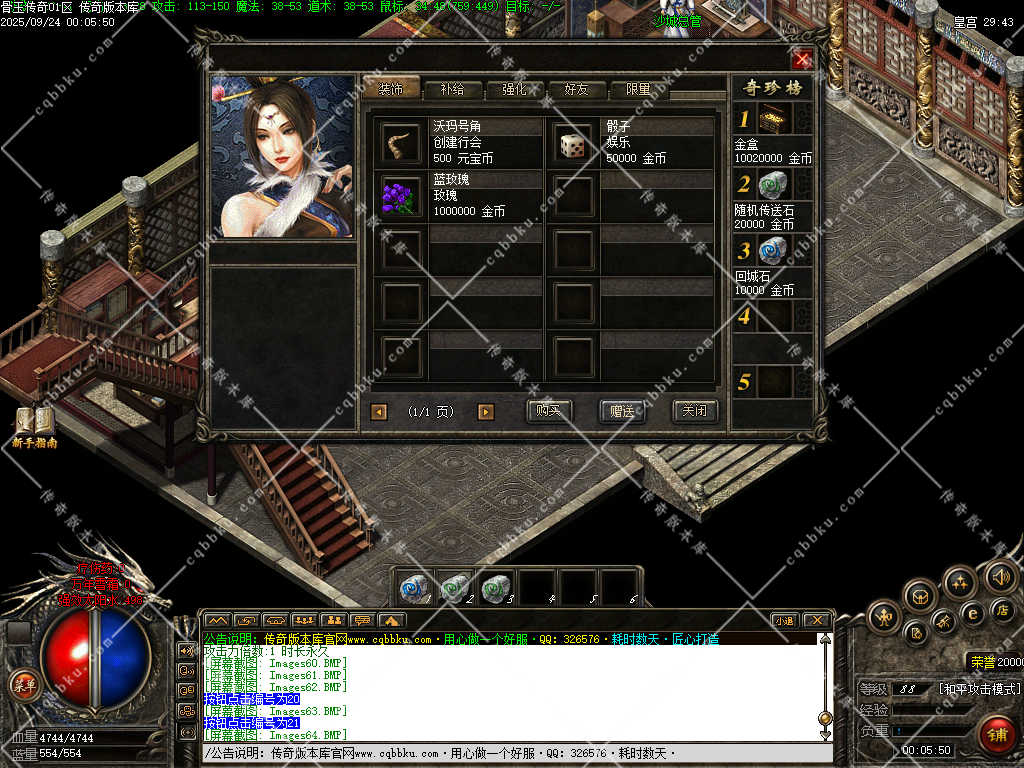Screen dimensions: 1024x768
Task: Click the 赠送 gift button
Action: (x=621, y=411)
